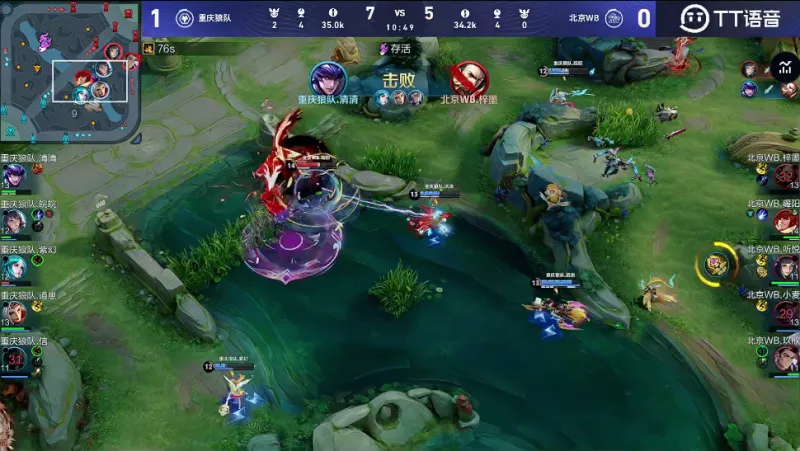Select 北京WB.玖欣 player portrait
The image size is (800, 451).
[785, 359]
